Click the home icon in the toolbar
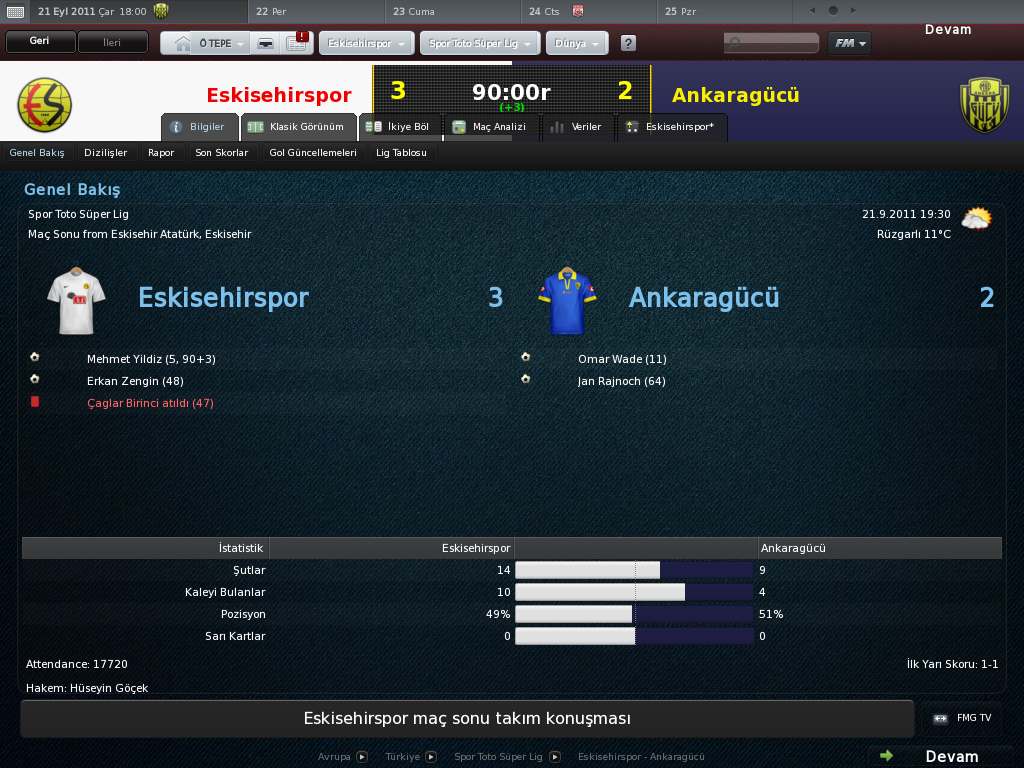Screen dimensions: 1024x768 click(182, 44)
